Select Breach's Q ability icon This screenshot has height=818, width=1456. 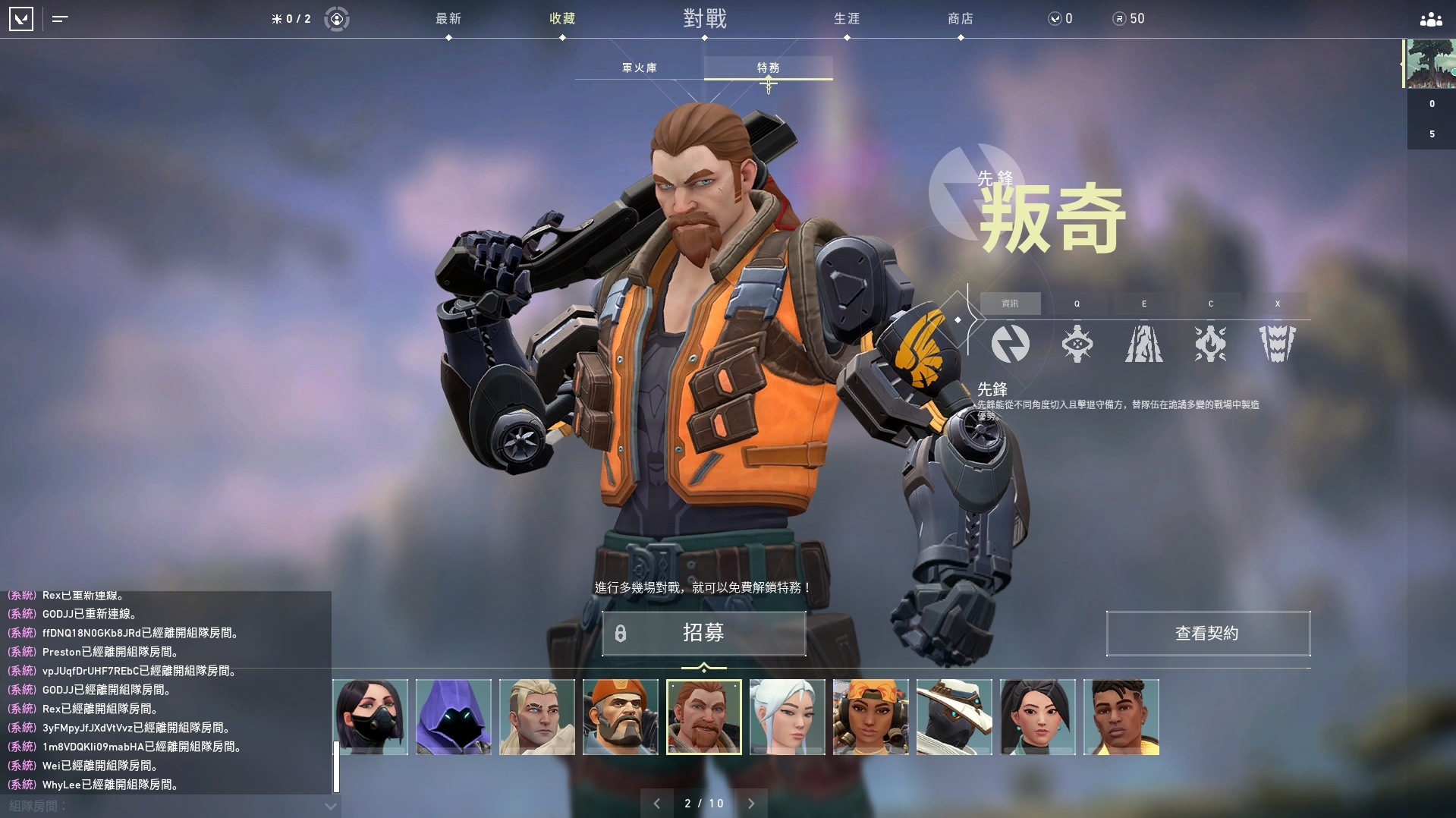coord(1077,344)
